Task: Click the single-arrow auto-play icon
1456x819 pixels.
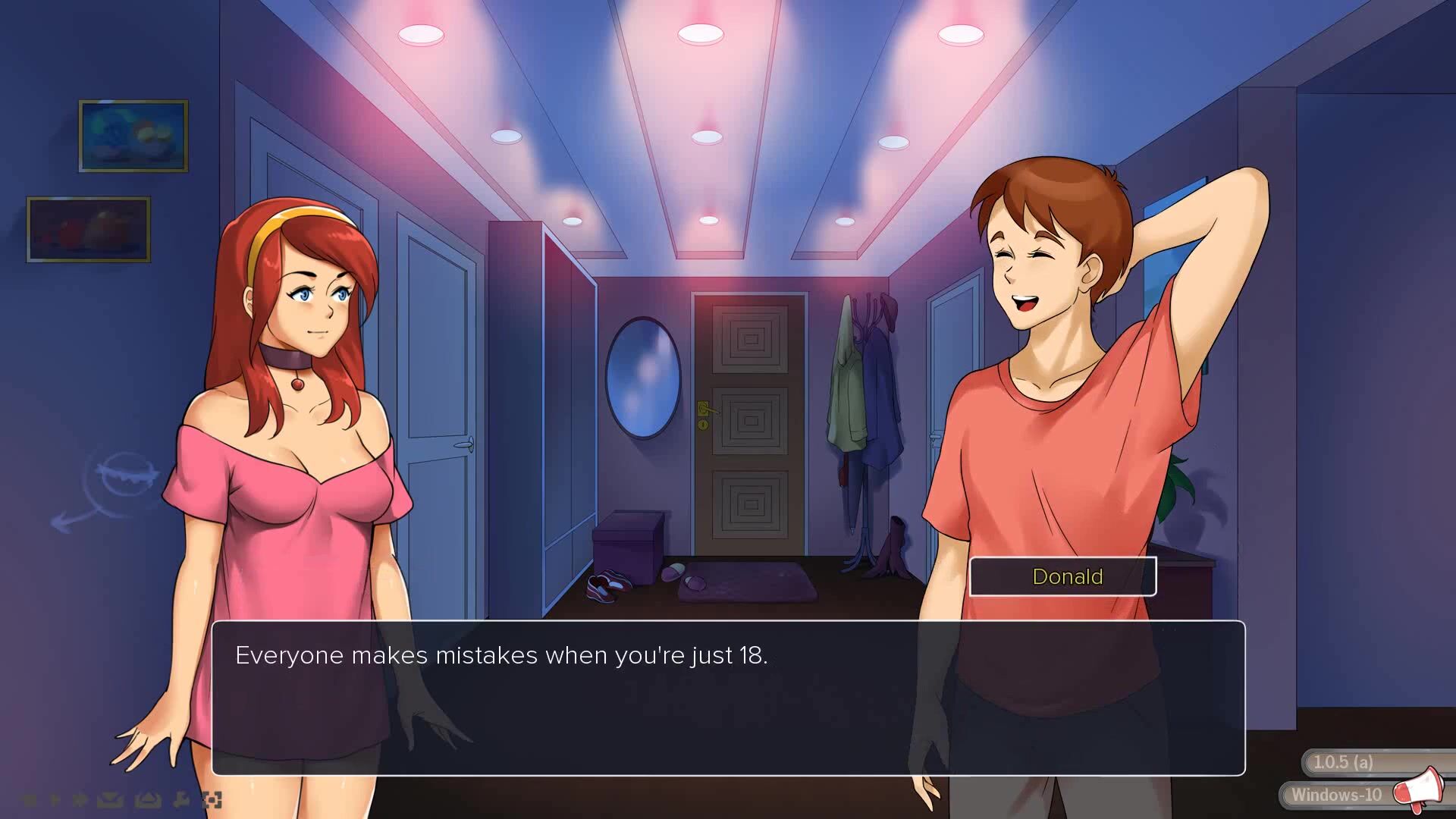Action: pyautogui.click(x=55, y=799)
